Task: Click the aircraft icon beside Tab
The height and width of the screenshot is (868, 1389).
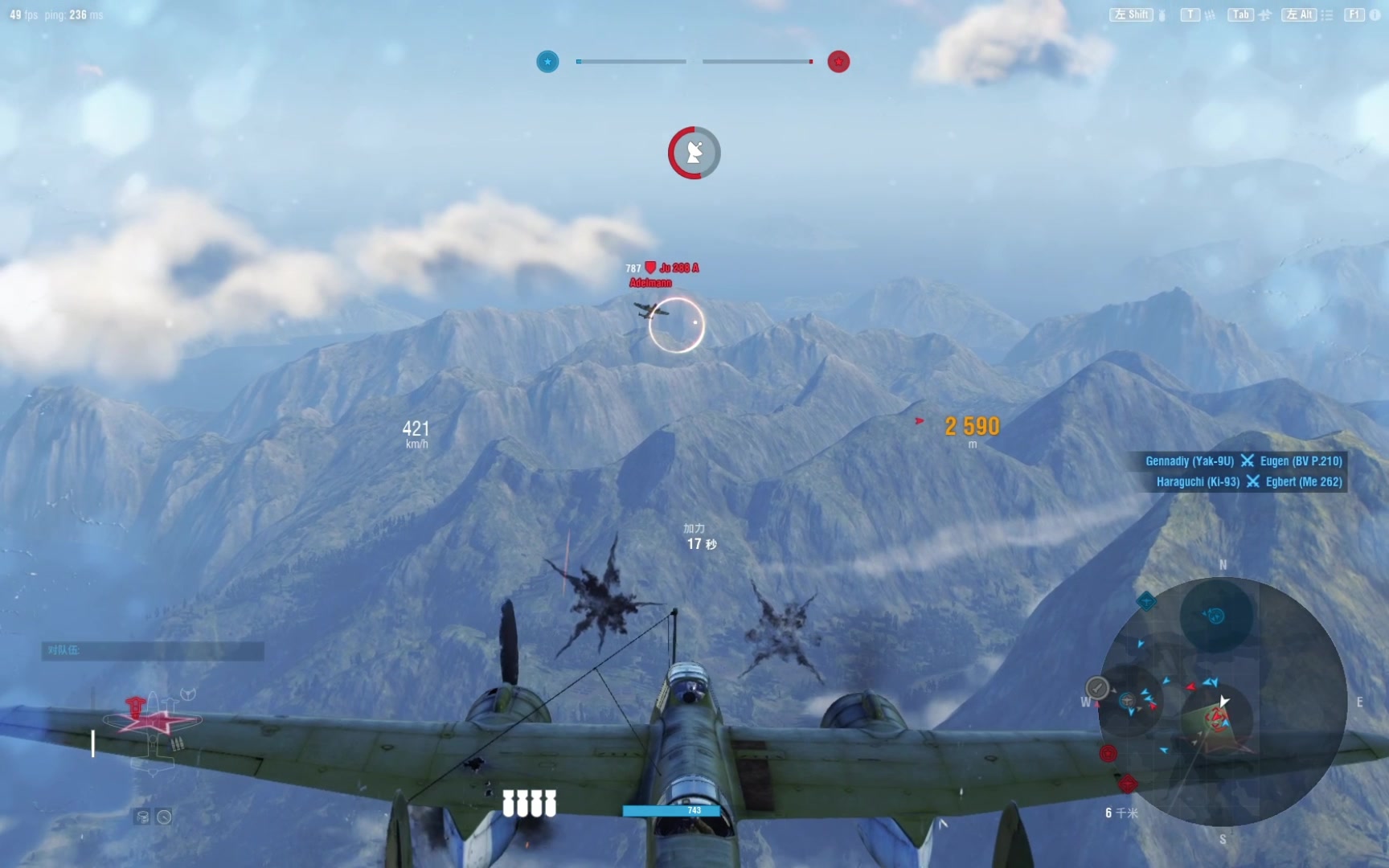Action: click(1264, 15)
